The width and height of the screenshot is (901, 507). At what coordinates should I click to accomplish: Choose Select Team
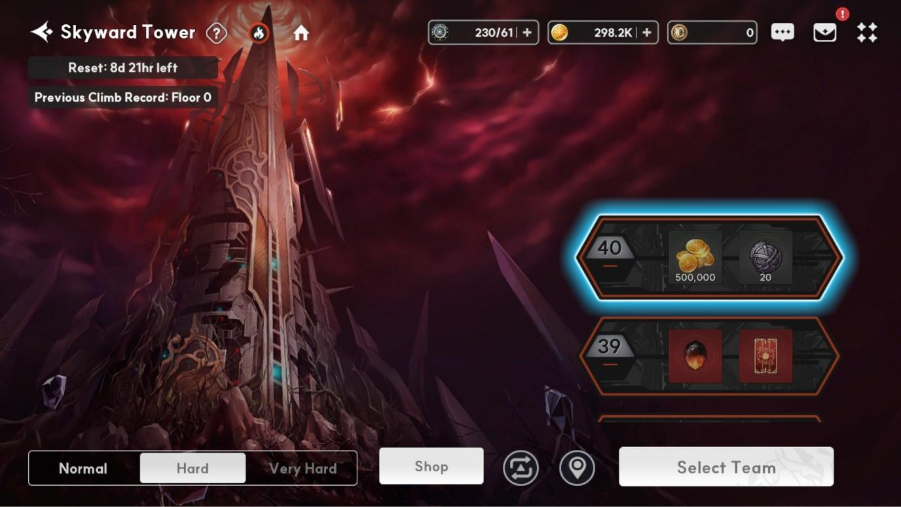726,467
